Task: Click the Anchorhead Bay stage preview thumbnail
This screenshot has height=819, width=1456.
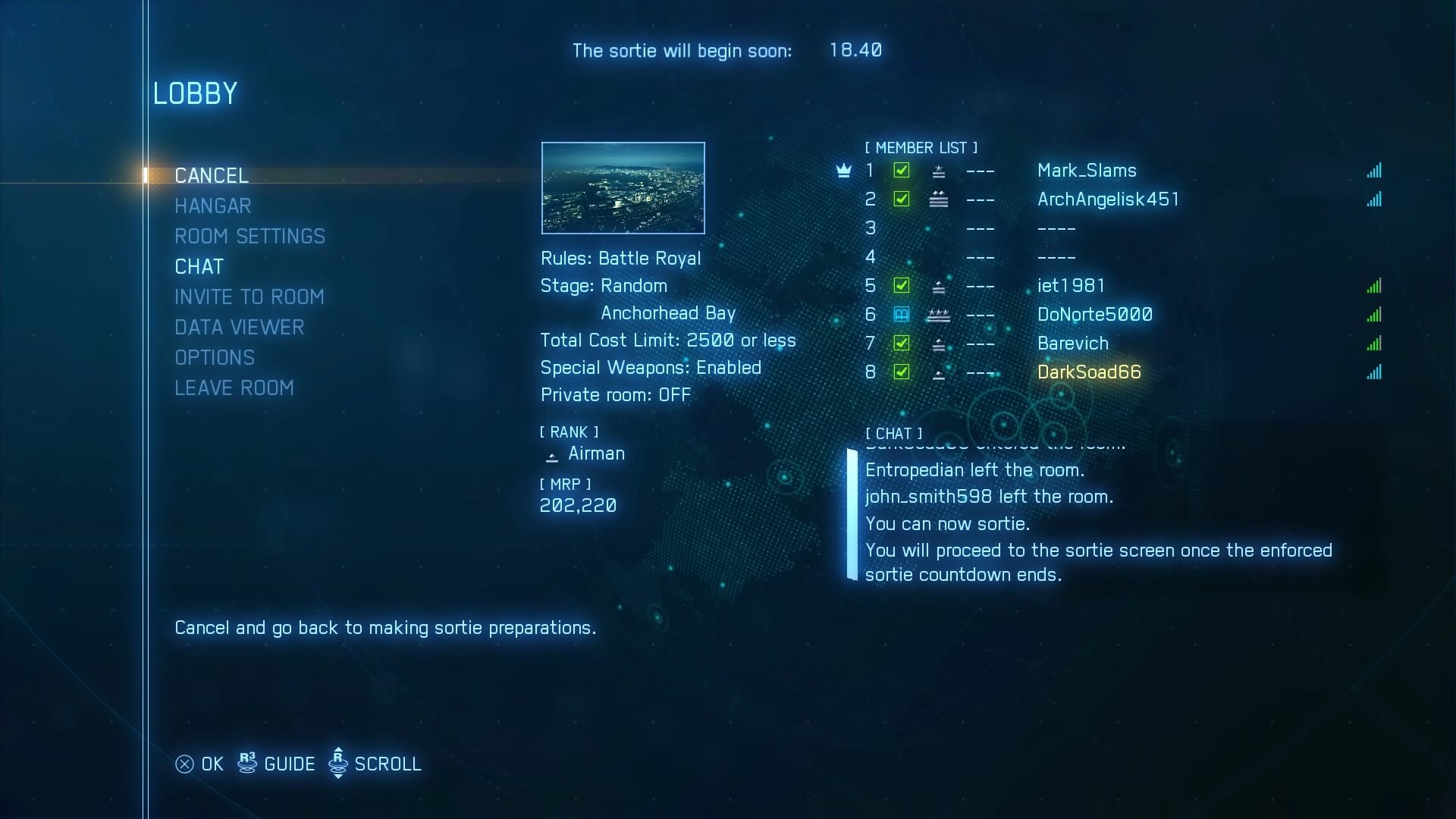Action: tap(623, 187)
